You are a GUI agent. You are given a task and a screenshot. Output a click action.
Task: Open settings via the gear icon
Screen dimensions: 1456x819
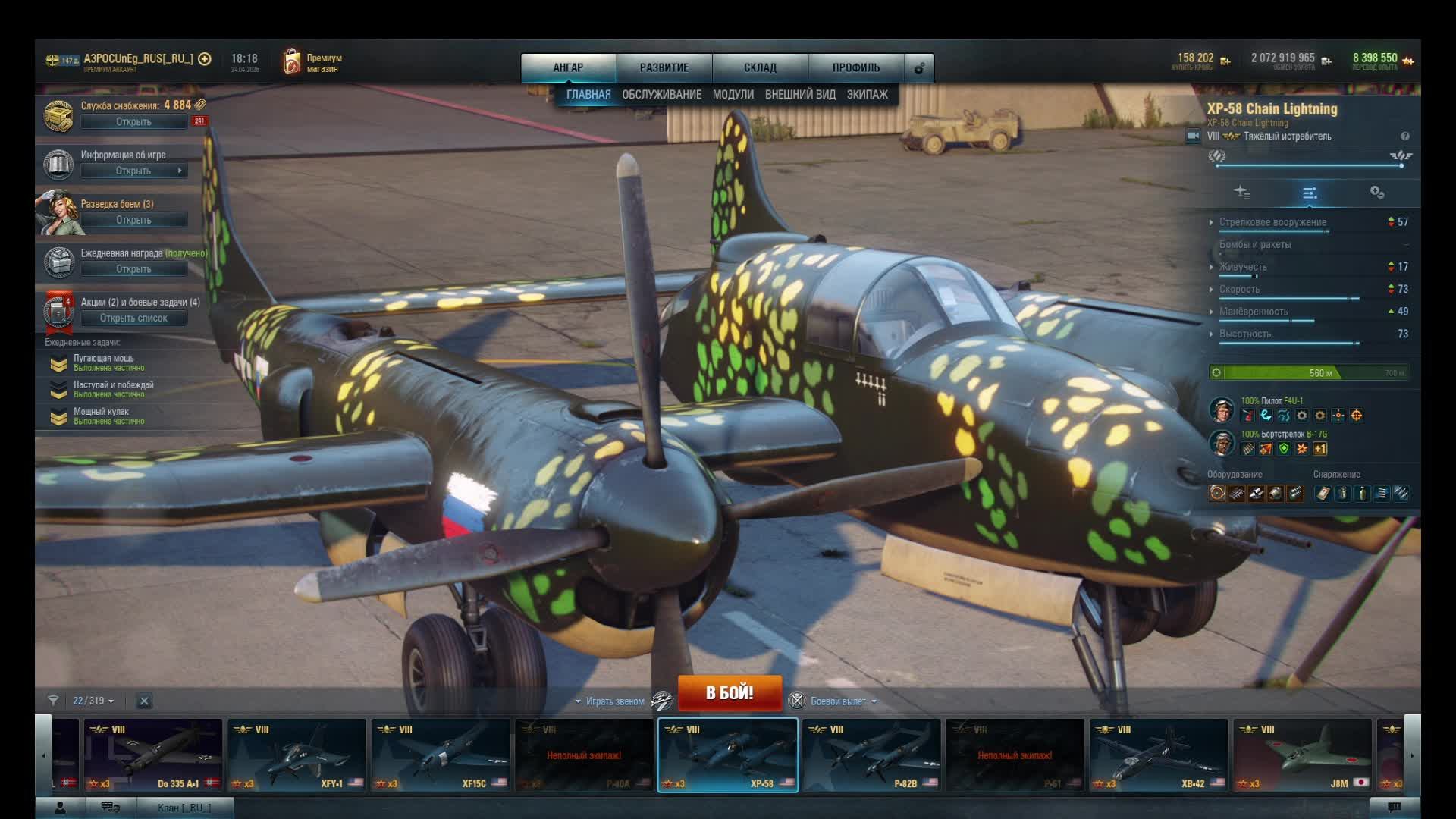coord(919,68)
